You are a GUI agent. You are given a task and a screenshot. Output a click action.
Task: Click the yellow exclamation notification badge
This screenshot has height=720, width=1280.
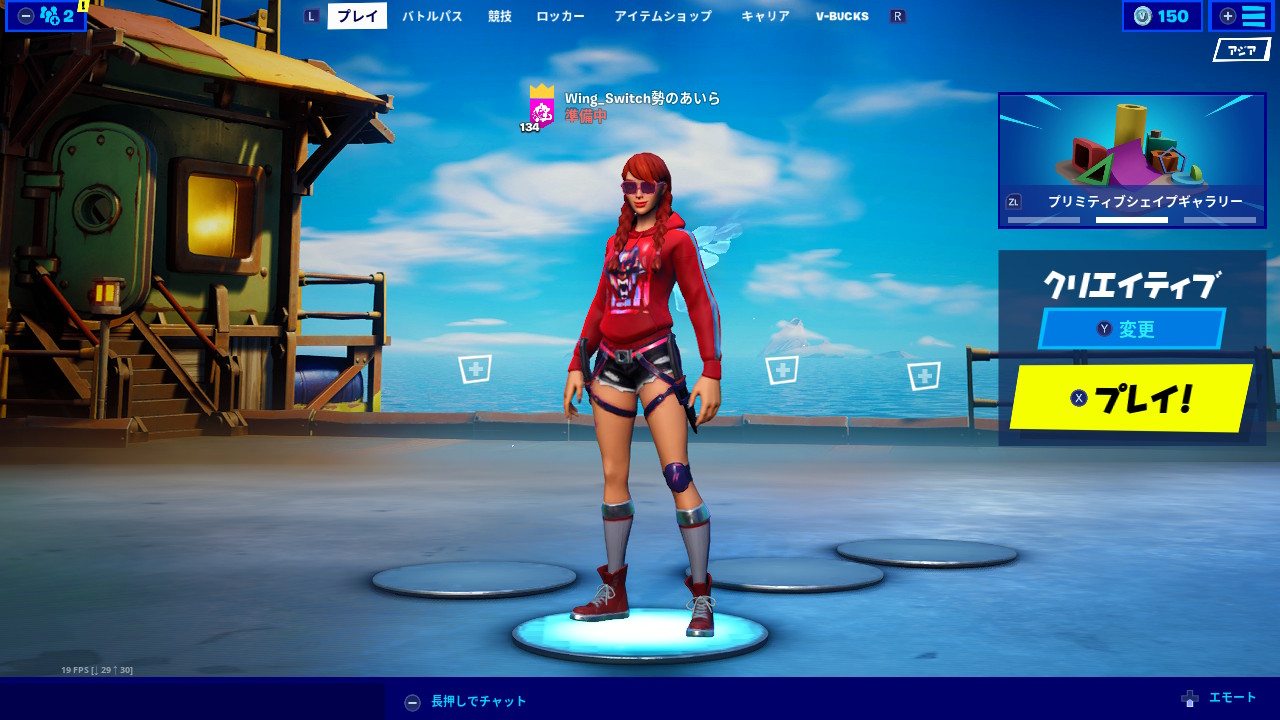coord(83,5)
